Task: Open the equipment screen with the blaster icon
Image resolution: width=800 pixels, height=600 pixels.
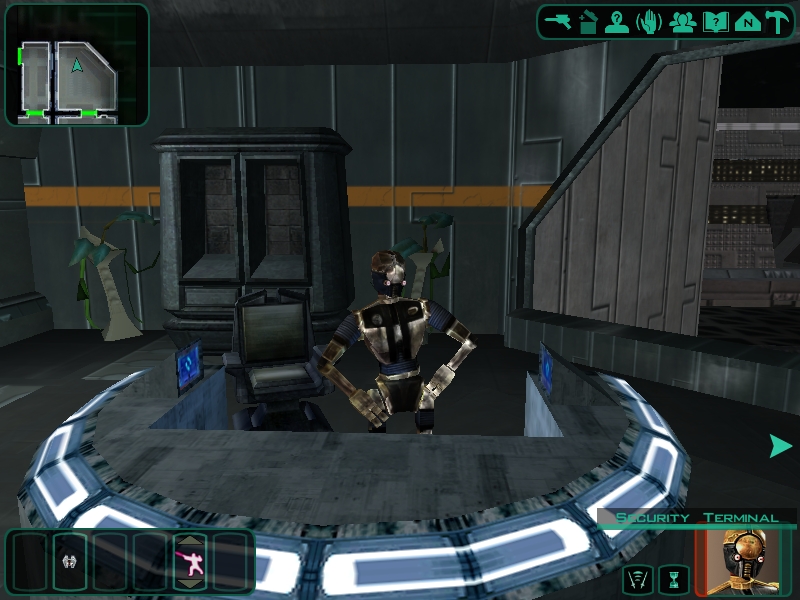Action: pos(558,22)
